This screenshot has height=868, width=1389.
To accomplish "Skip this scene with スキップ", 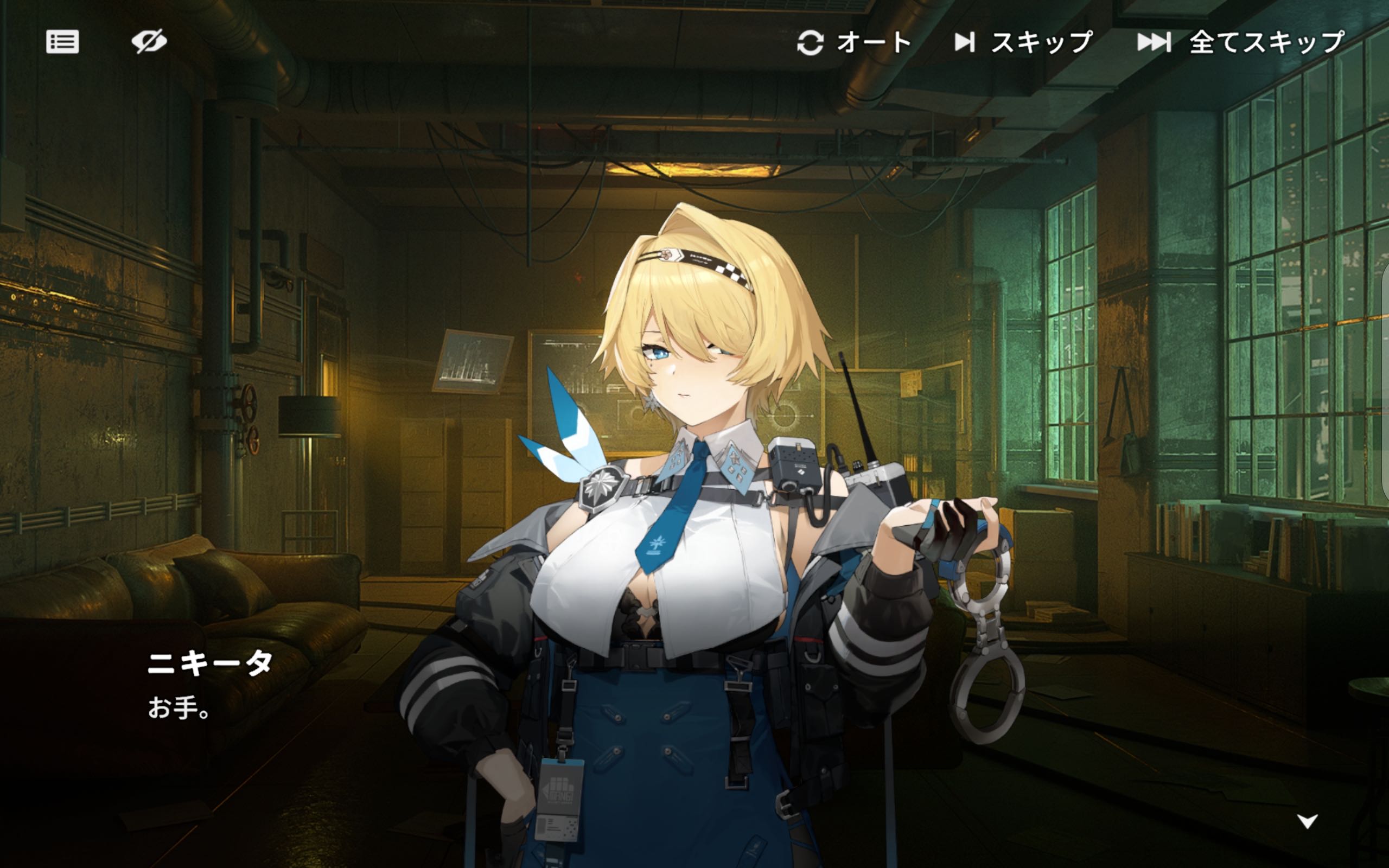I will pyautogui.click(x=1023, y=42).
